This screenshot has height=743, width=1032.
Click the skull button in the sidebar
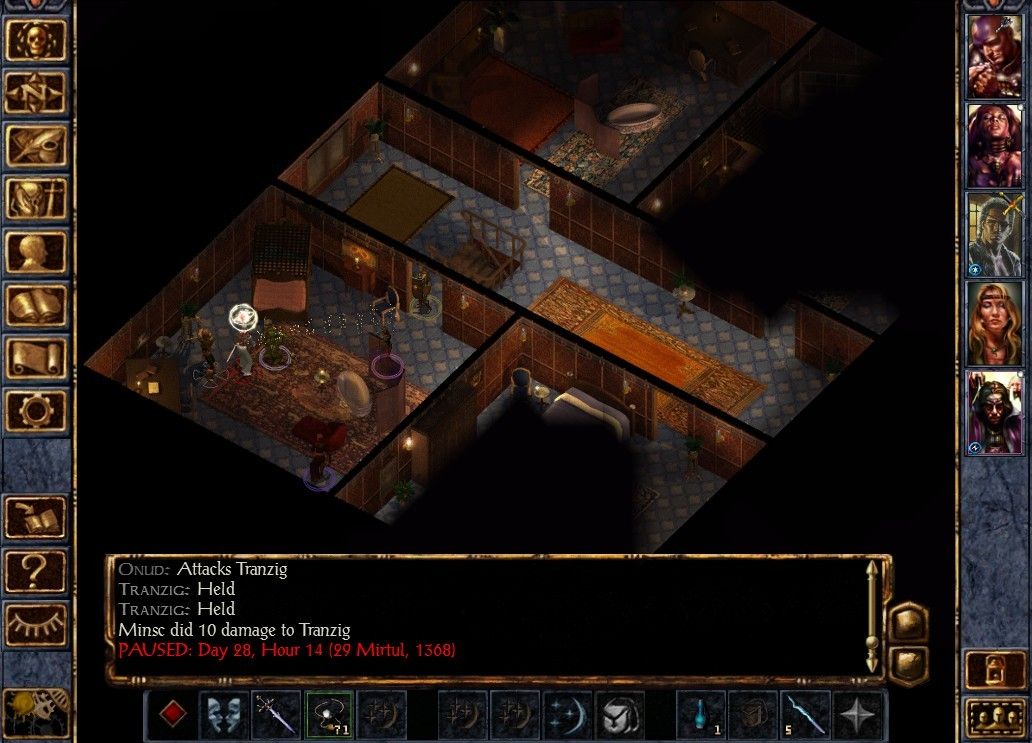click(37, 40)
